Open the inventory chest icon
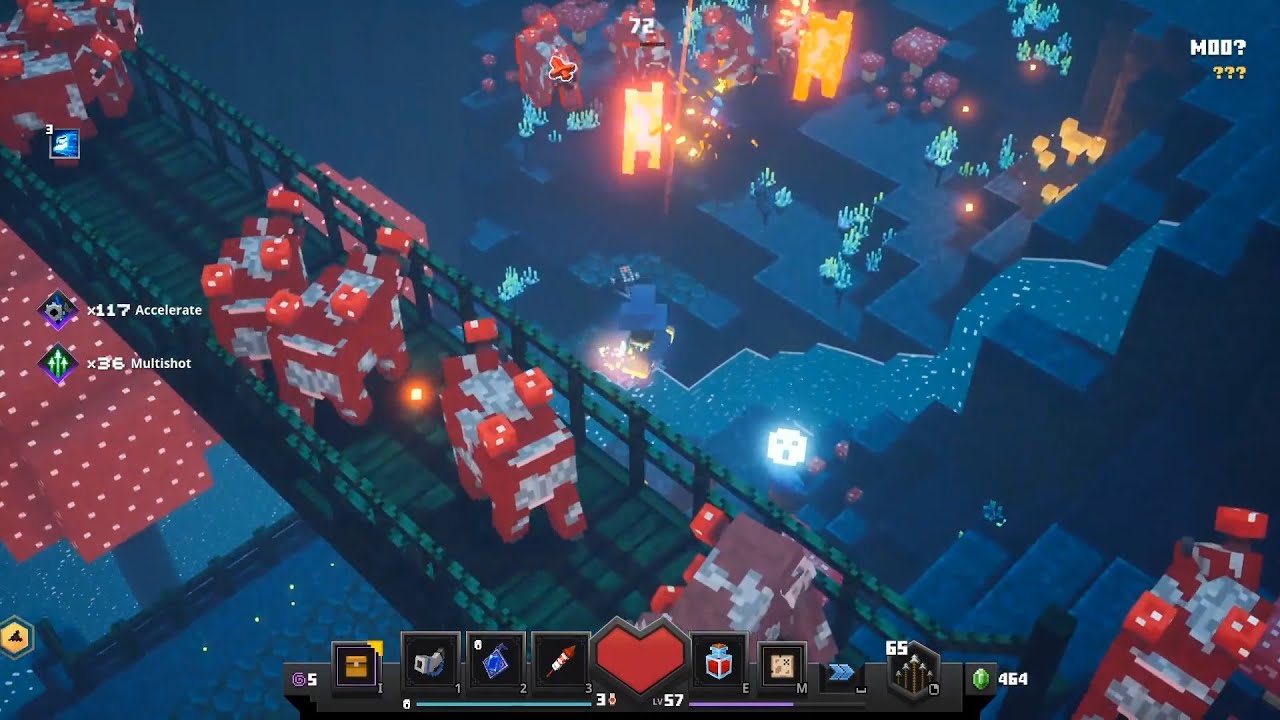Image resolution: width=1280 pixels, height=720 pixels. click(355, 663)
